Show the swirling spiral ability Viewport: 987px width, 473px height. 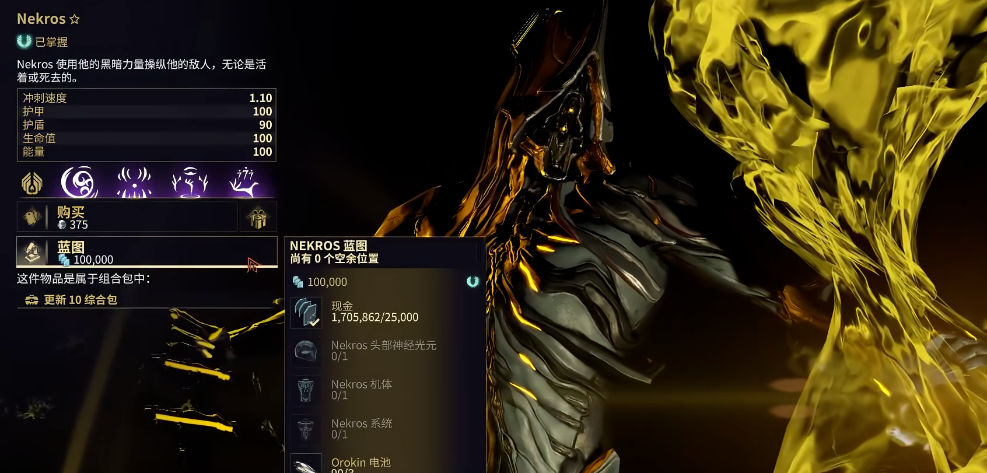pyautogui.click(x=80, y=183)
